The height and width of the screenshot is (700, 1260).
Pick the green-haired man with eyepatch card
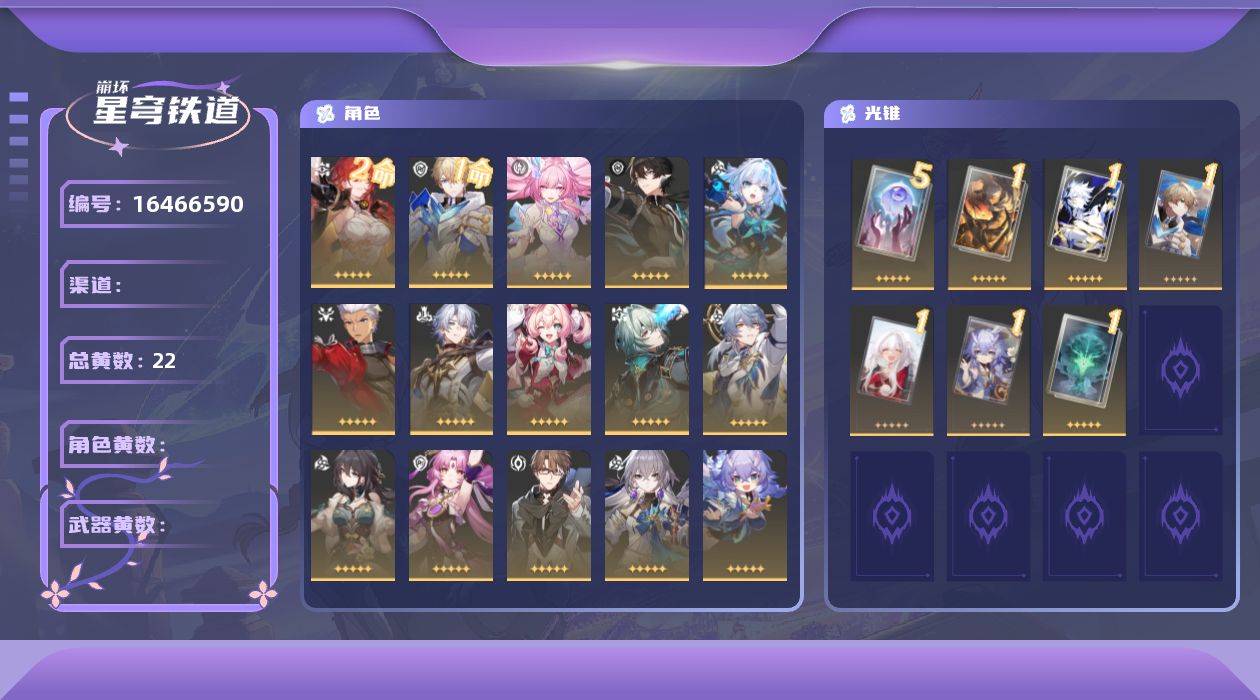(646, 369)
